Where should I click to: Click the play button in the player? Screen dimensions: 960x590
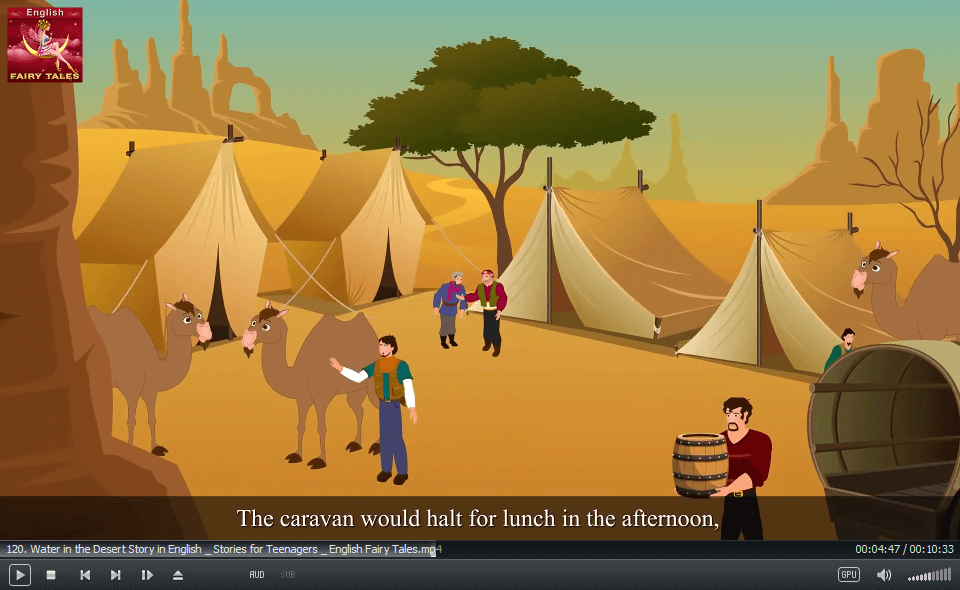(x=20, y=575)
